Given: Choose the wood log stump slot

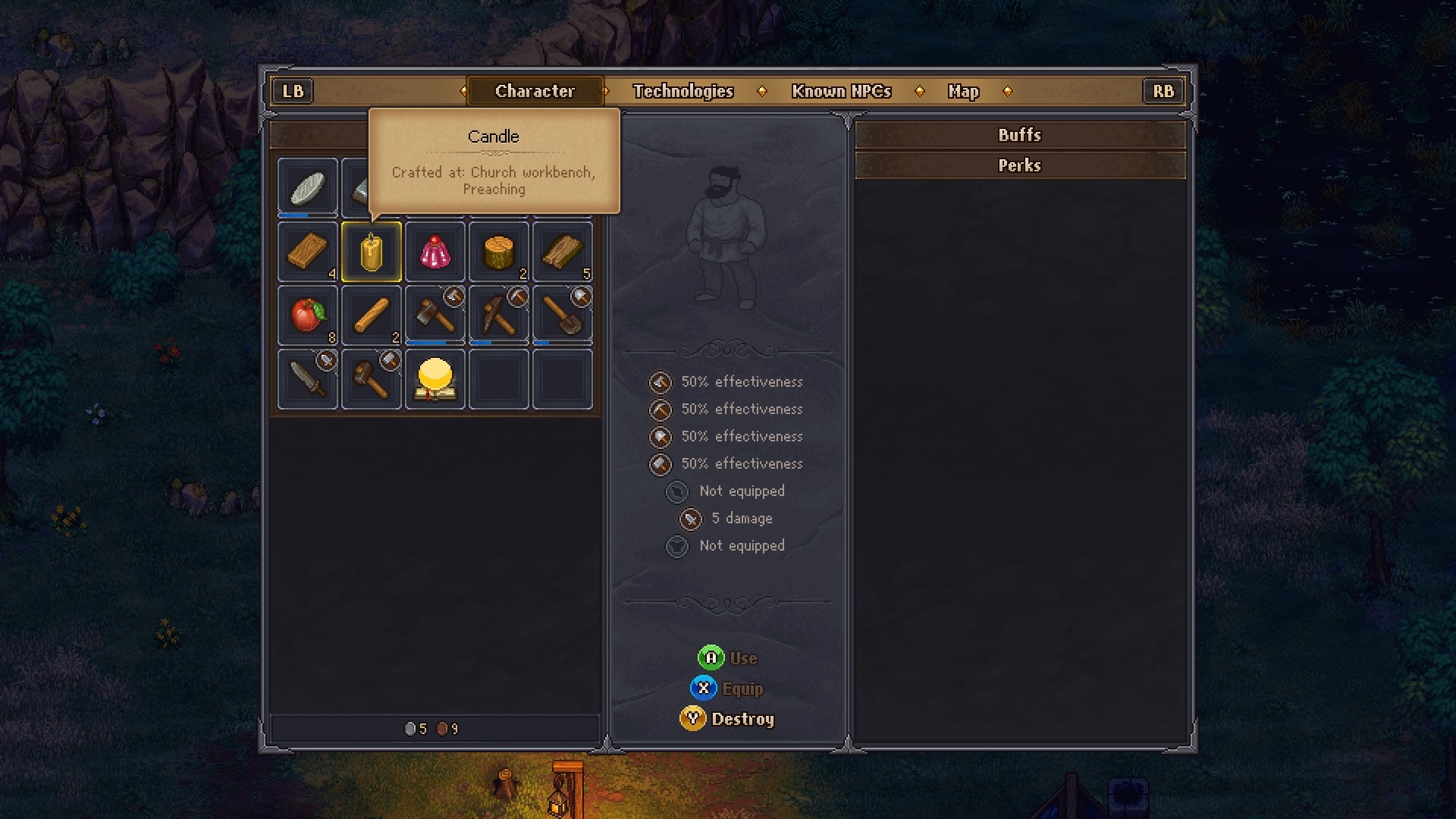Looking at the screenshot, I should pyautogui.click(x=499, y=252).
